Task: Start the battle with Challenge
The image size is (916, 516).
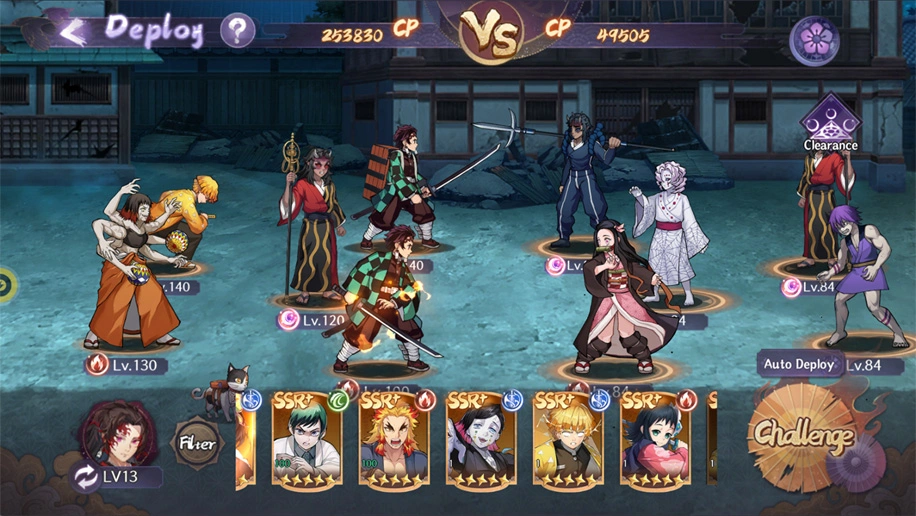Action: (x=803, y=435)
